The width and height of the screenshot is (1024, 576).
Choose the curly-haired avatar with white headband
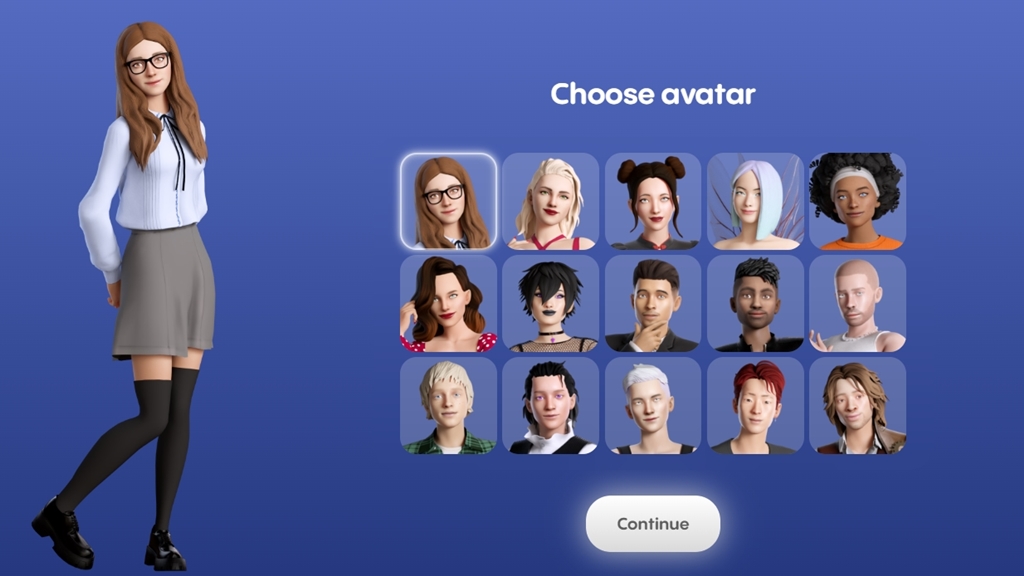[857, 202]
